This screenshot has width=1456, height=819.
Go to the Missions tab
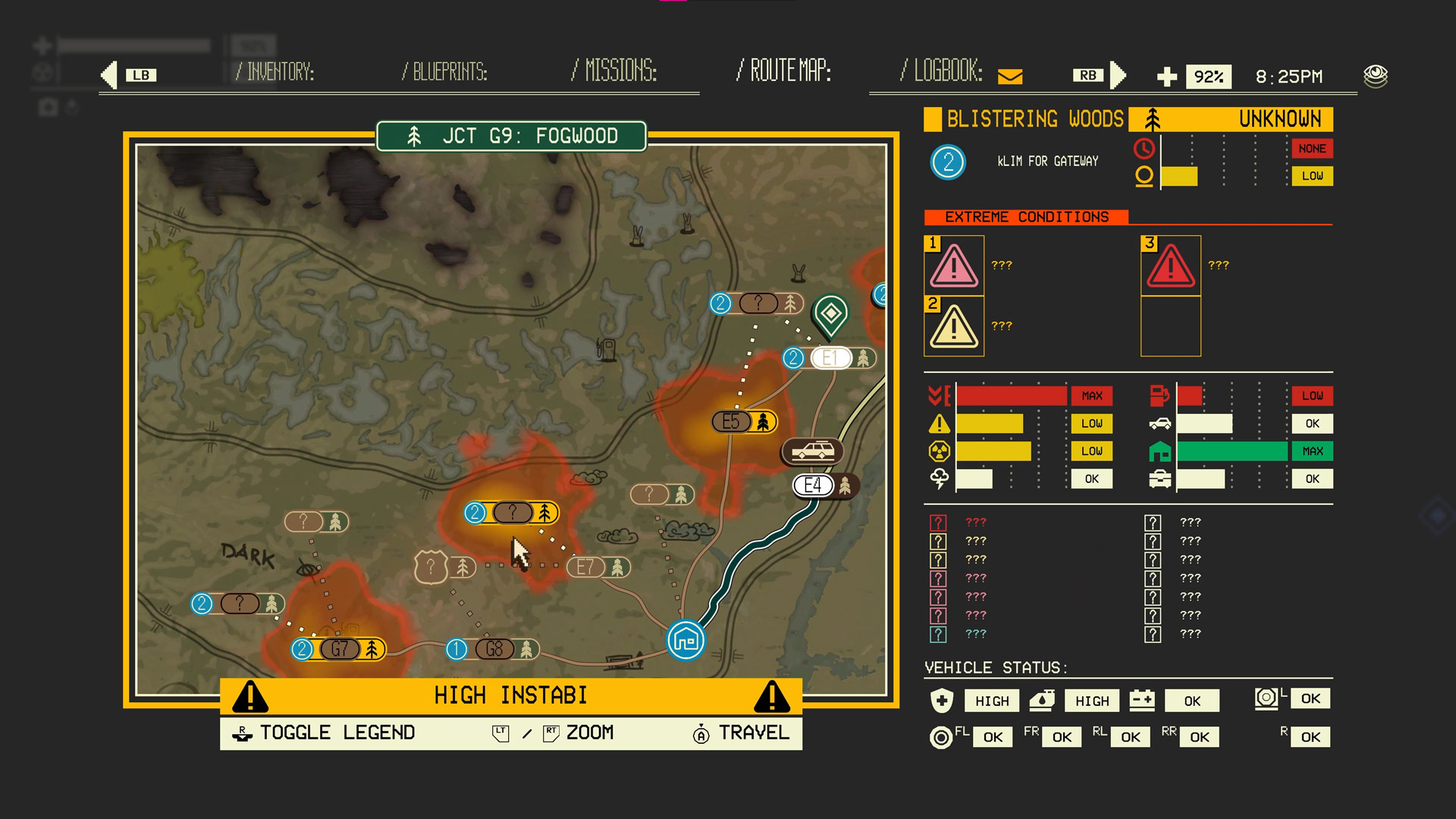(x=614, y=71)
